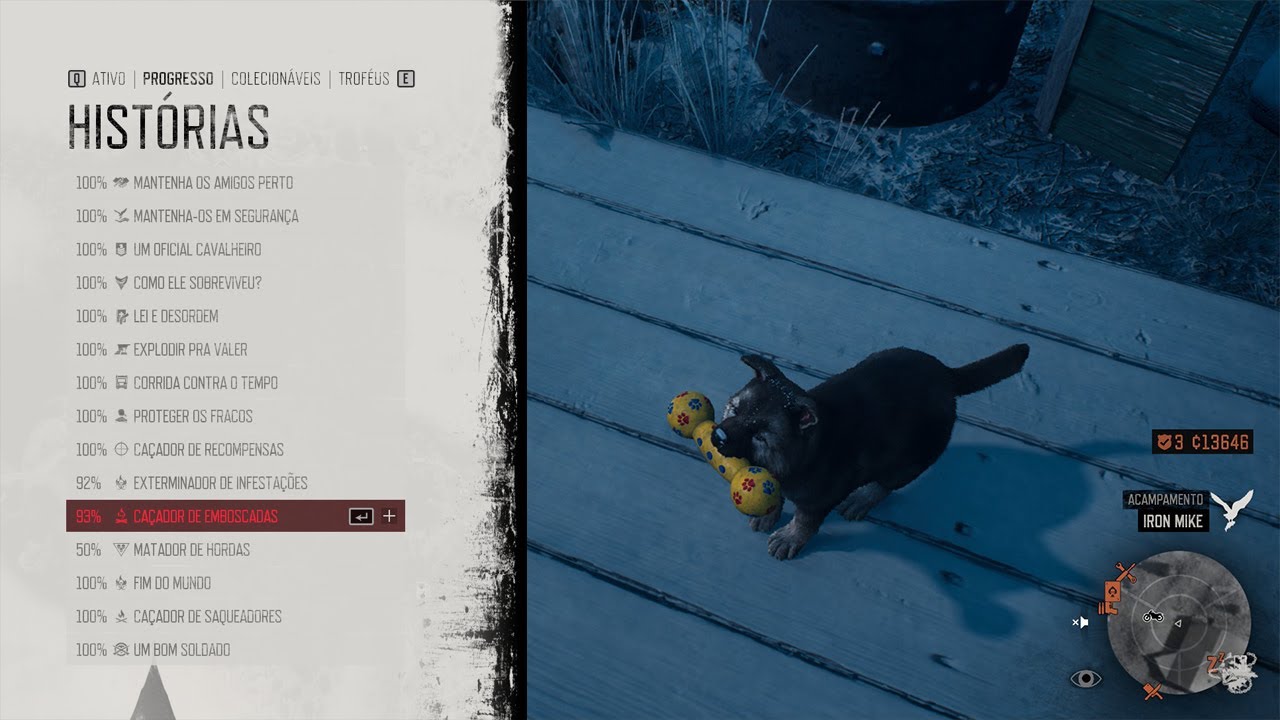Select Exterminador de Infestações entry
The height and width of the screenshot is (720, 1280).
click(220, 483)
